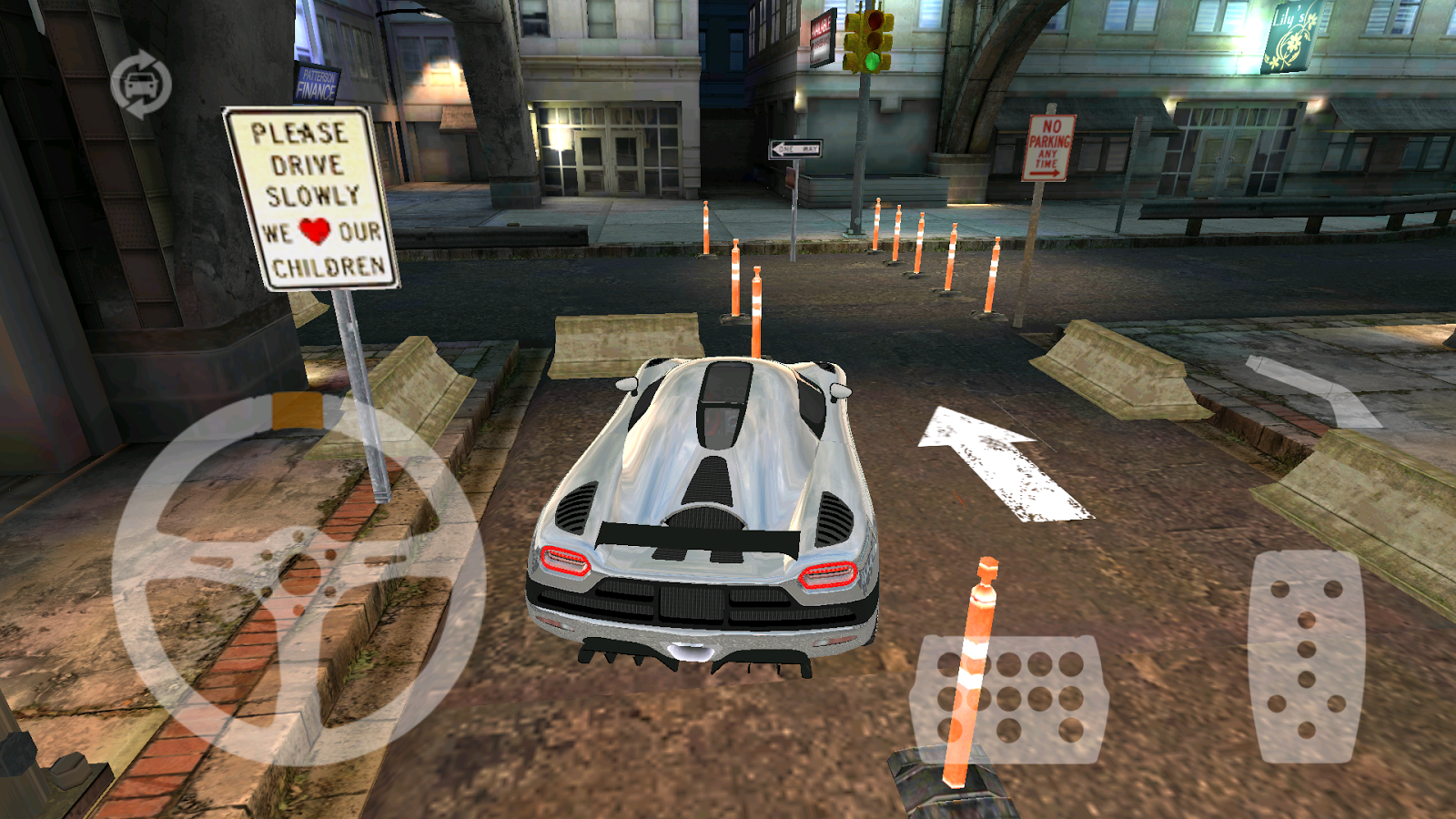Click the car's rear spoiler
Viewport: 1456px width, 819px height.
pyautogui.click(x=696, y=537)
